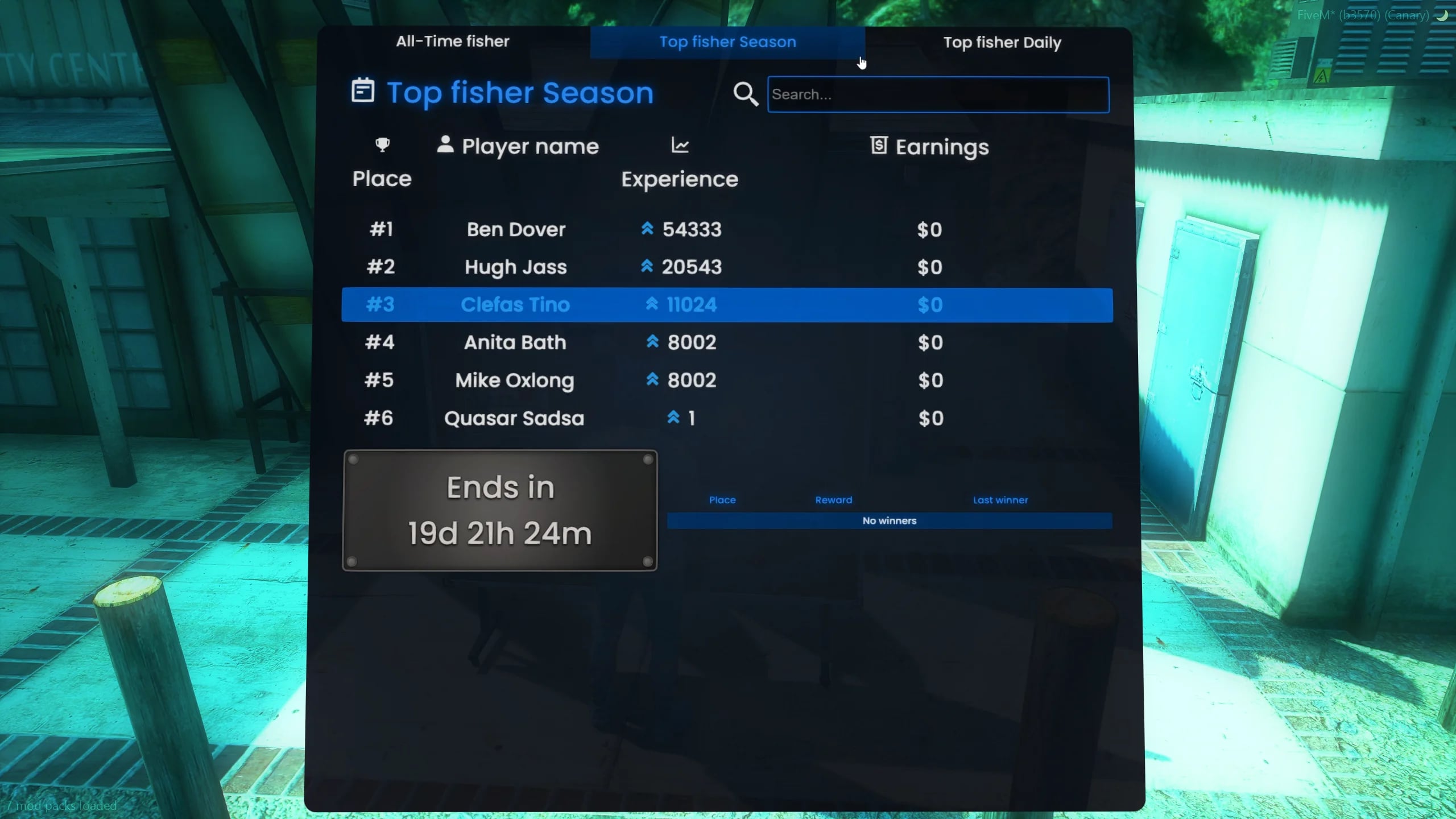Click the clipboard icon beside Top fisher Season title
The image size is (1456, 819).
coord(362,91)
